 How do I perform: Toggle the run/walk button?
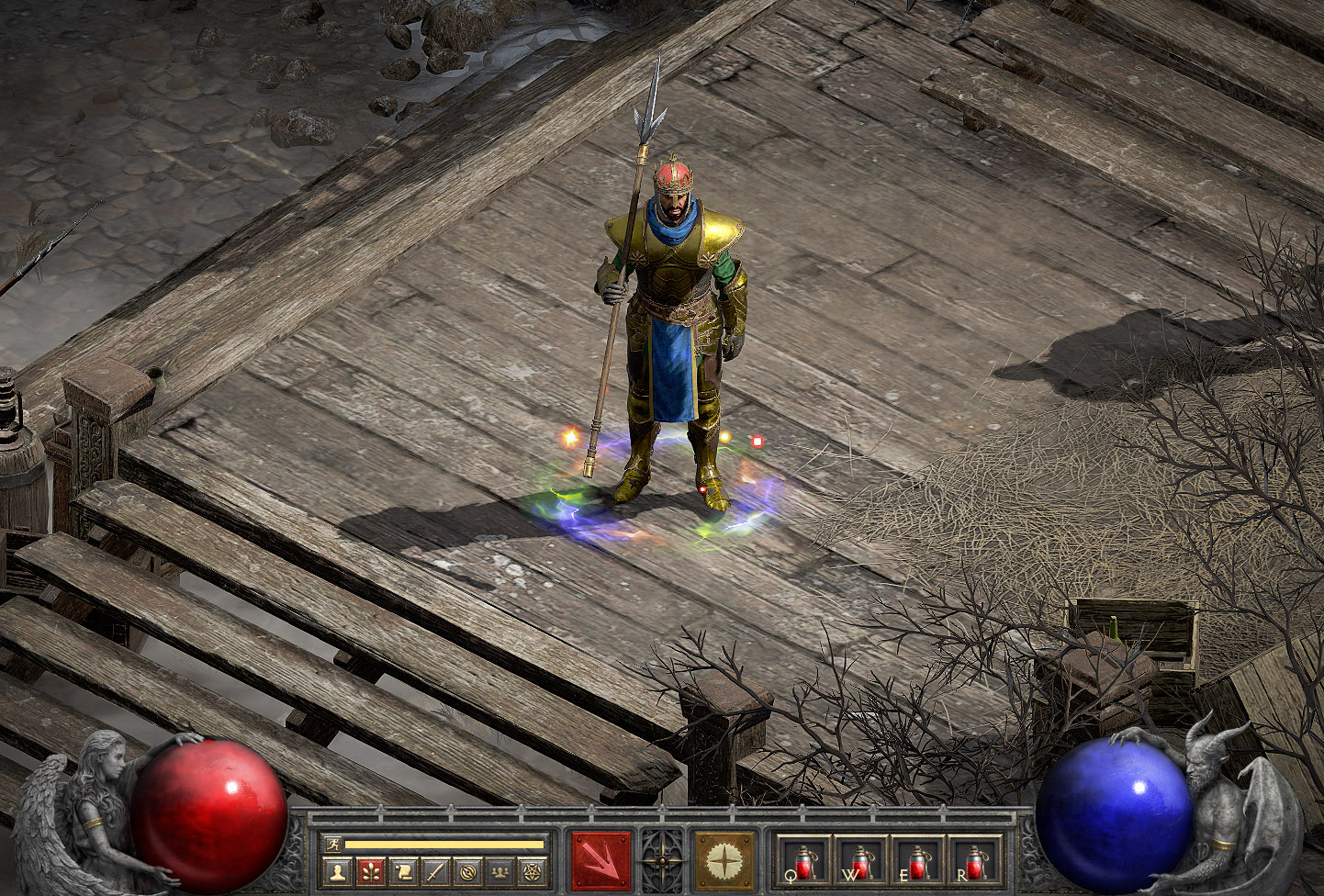tap(332, 844)
